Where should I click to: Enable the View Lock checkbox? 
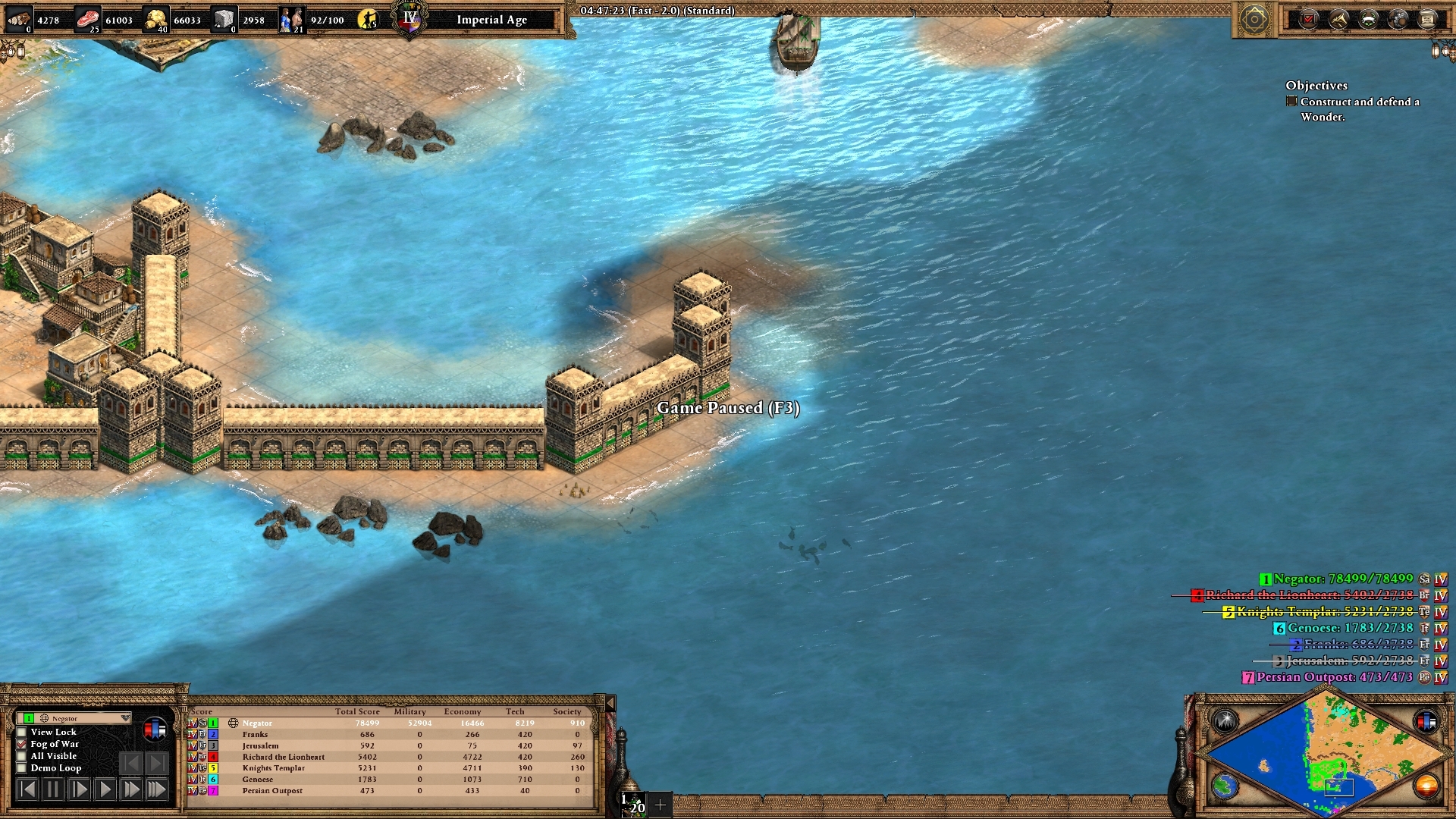tap(22, 733)
